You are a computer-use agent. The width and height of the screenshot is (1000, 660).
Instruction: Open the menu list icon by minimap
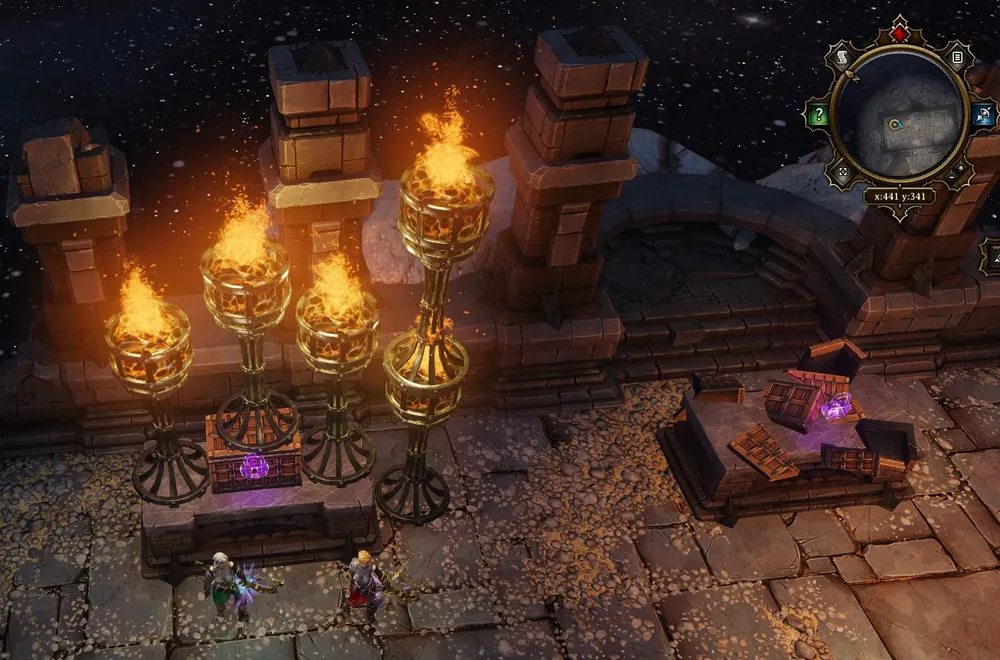(x=957, y=58)
